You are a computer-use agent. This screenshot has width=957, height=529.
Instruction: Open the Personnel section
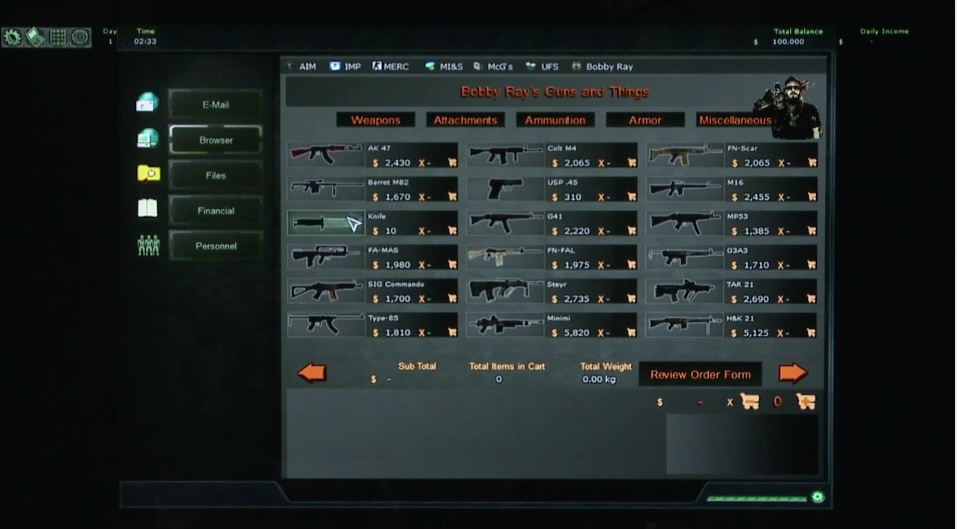[215, 246]
